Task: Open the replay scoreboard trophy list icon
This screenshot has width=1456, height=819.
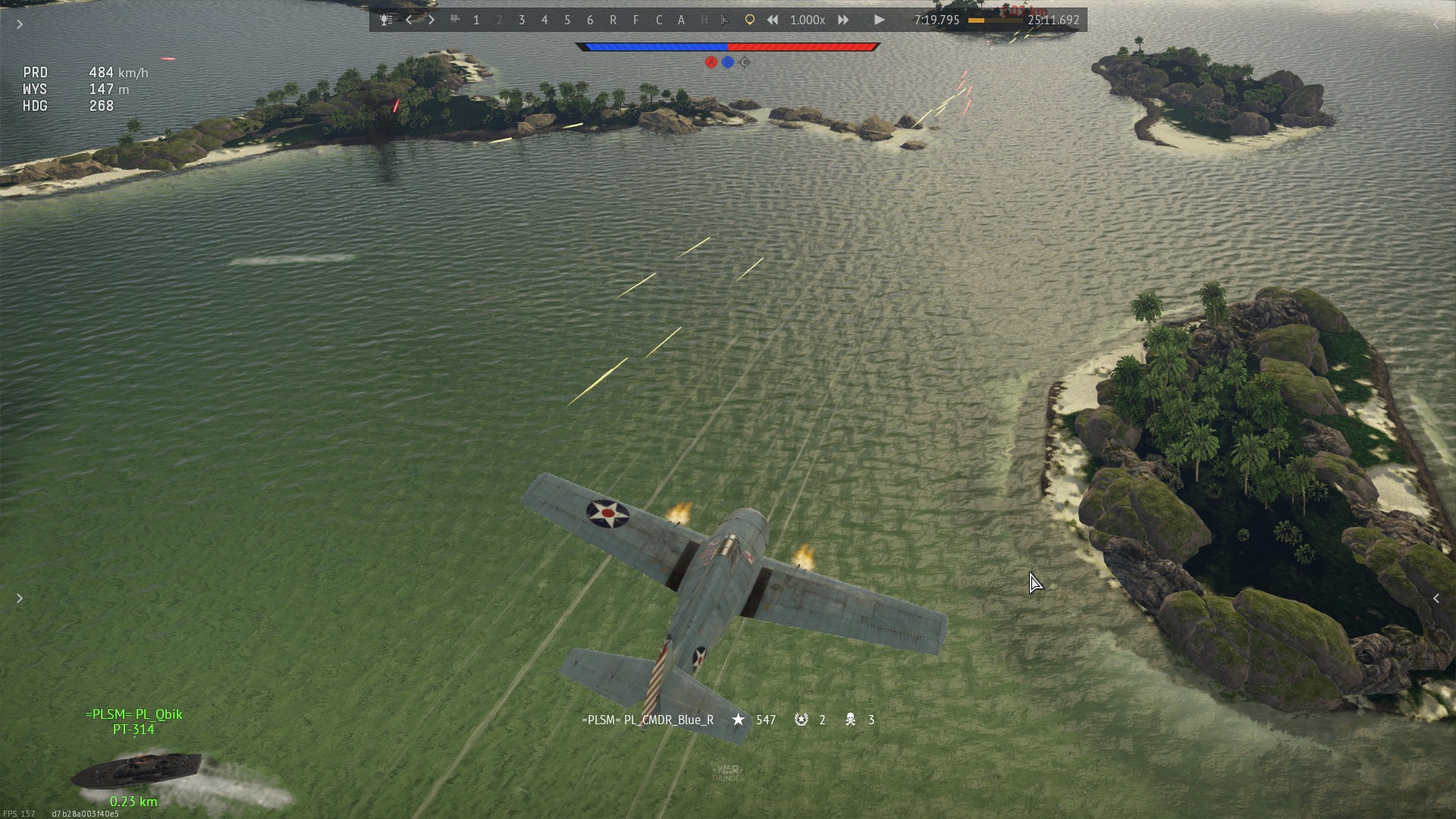Action: pos(386,20)
